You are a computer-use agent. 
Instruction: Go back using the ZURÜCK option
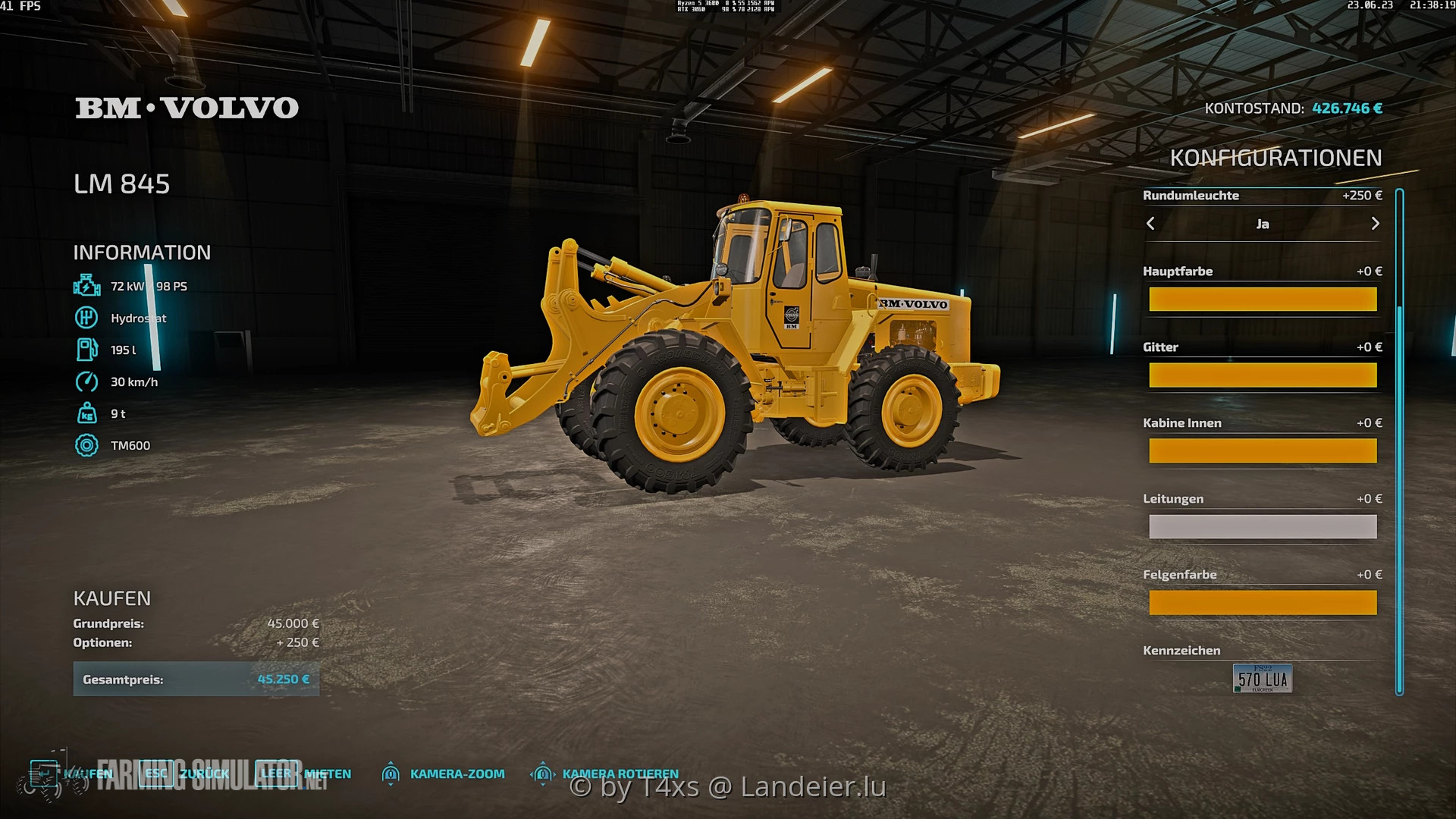tap(205, 773)
